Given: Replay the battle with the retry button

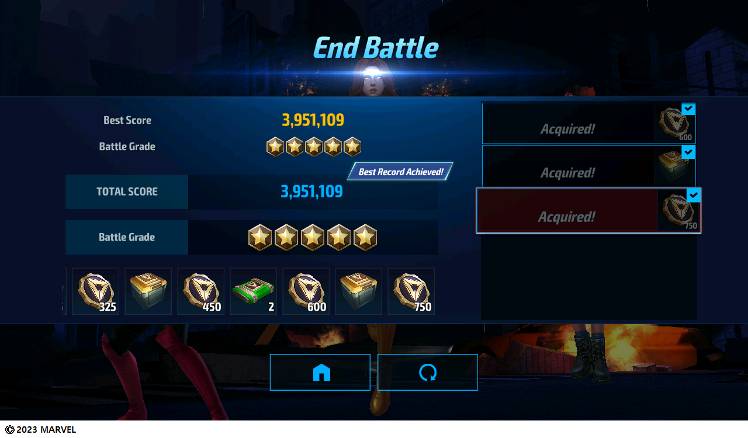Looking at the screenshot, I should coord(427,372).
